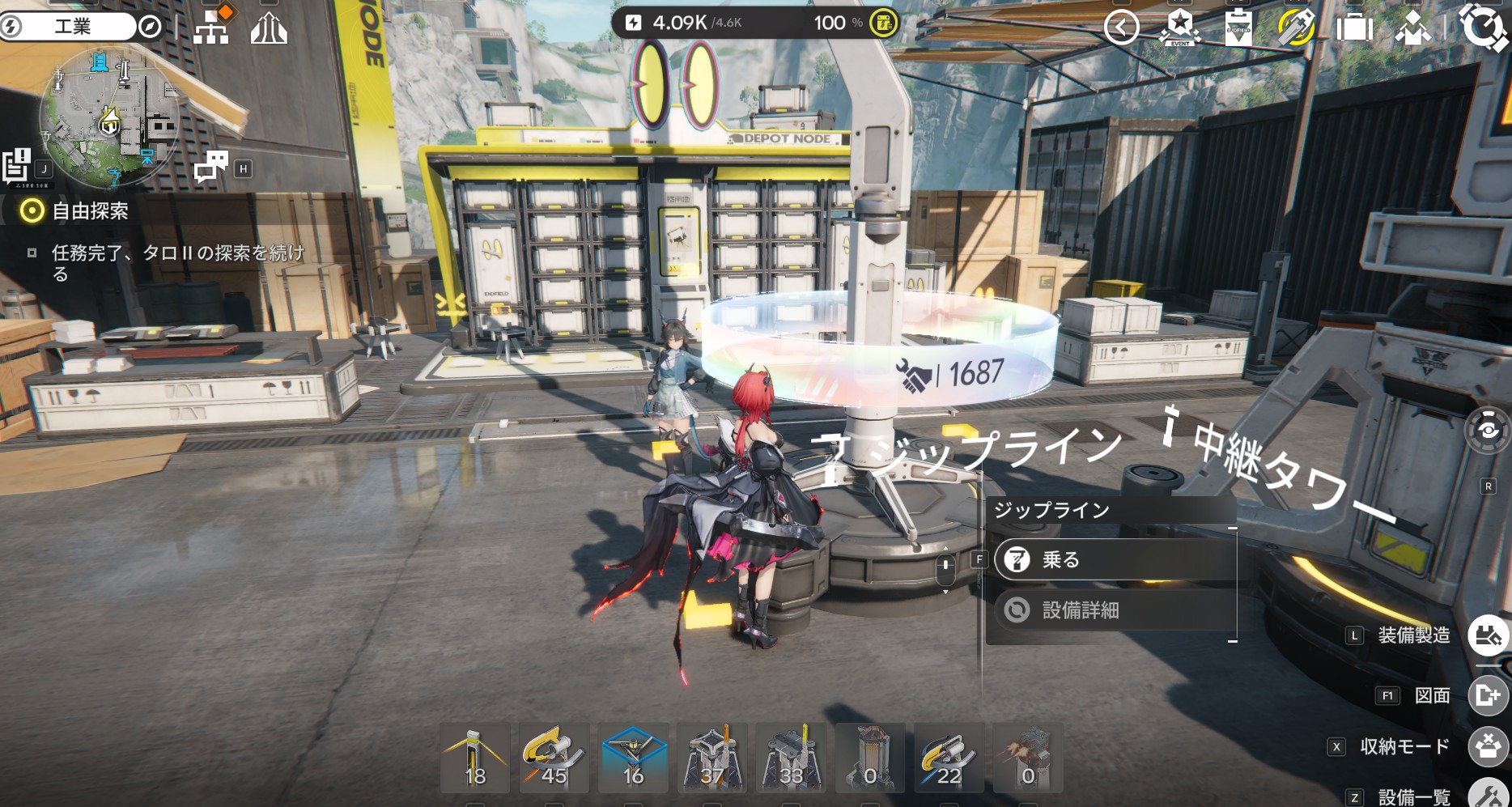This screenshot has height=807, width=1512.
Task: Open the quest log clipboard icon
Action: point(16,166)
